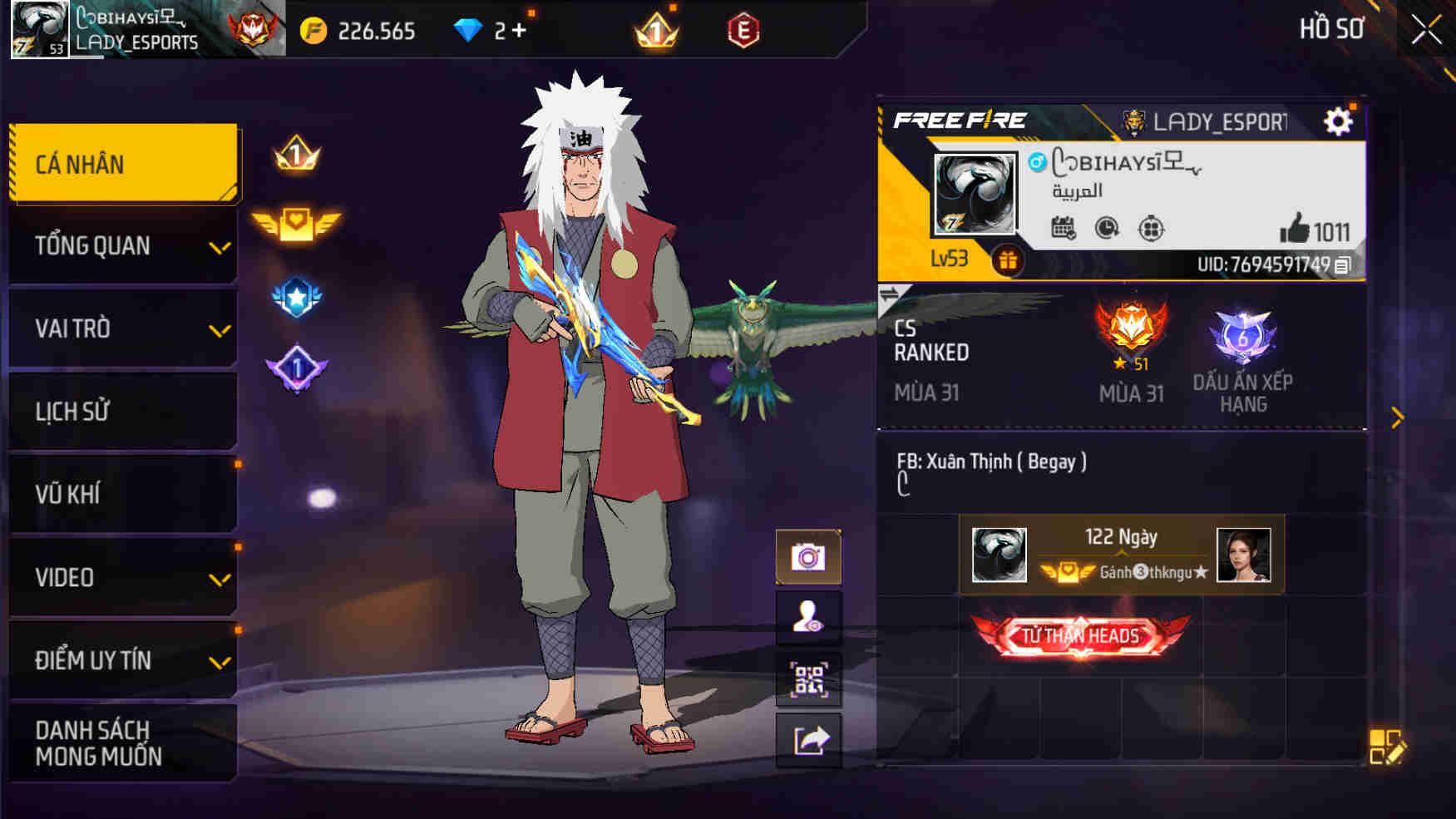Image resolution: width=1456 pixels, height=819 pixels.
Task: Open the QR code icon
Action: [x=808, y=680]
